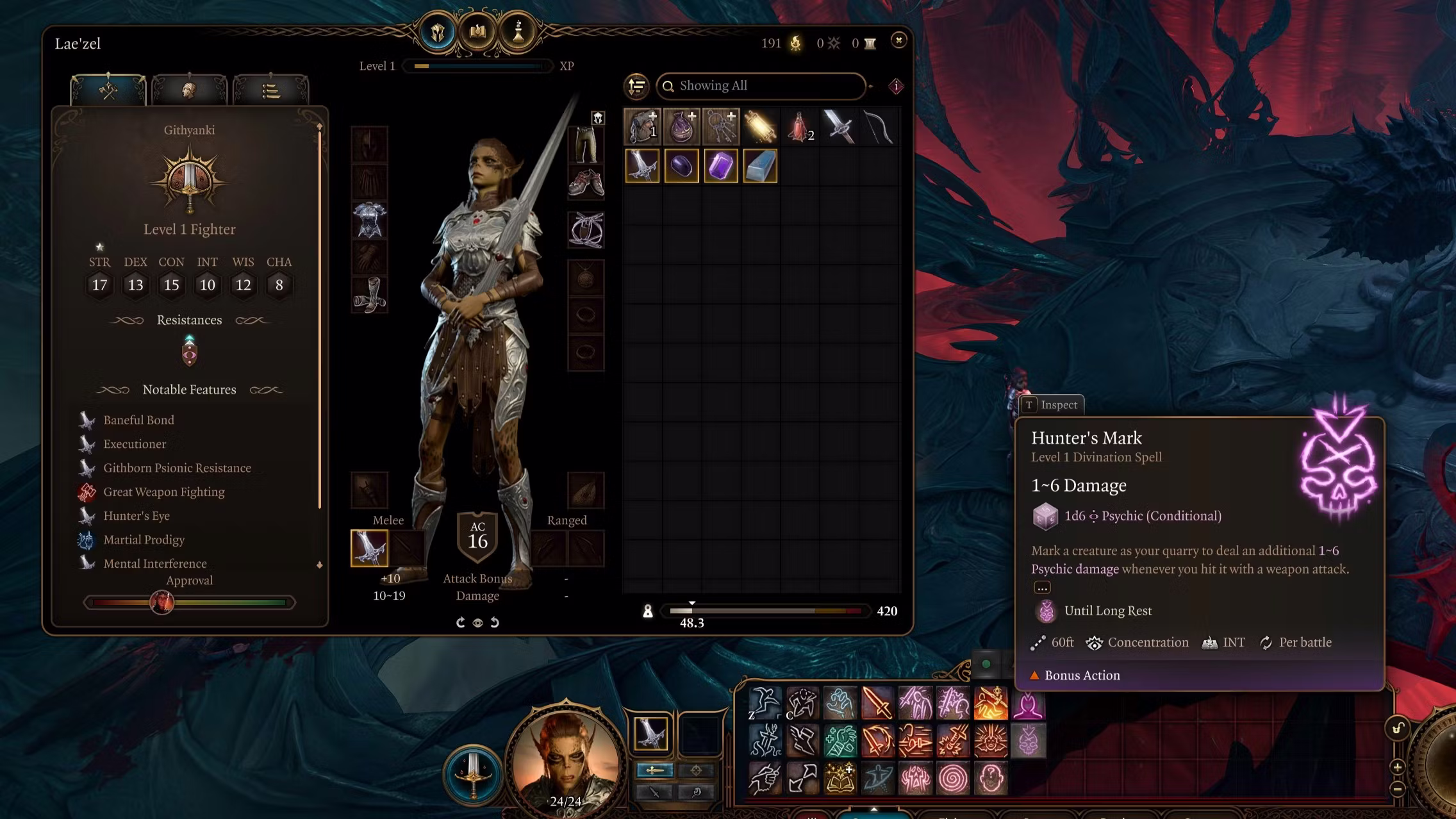Click the equipped boots slot
Screen dimensions: 1456x819
(369, 295)
